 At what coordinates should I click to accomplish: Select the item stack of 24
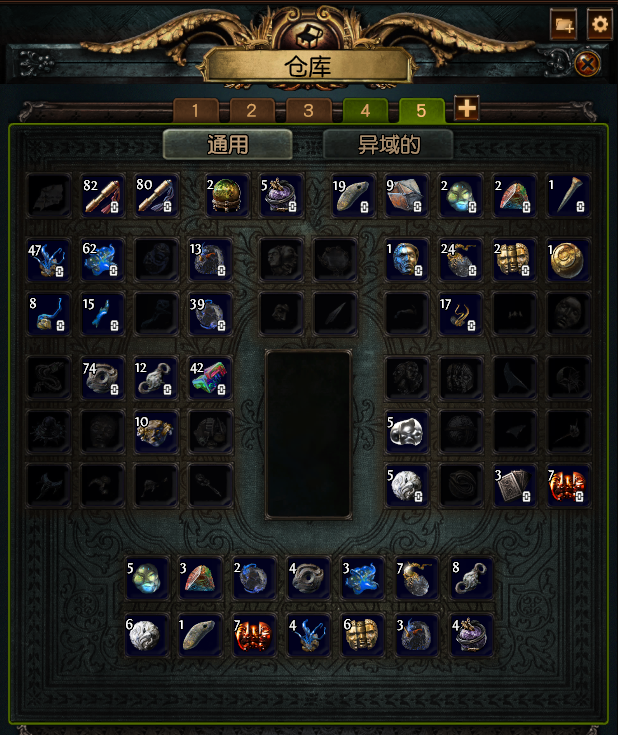coord(461,260)
